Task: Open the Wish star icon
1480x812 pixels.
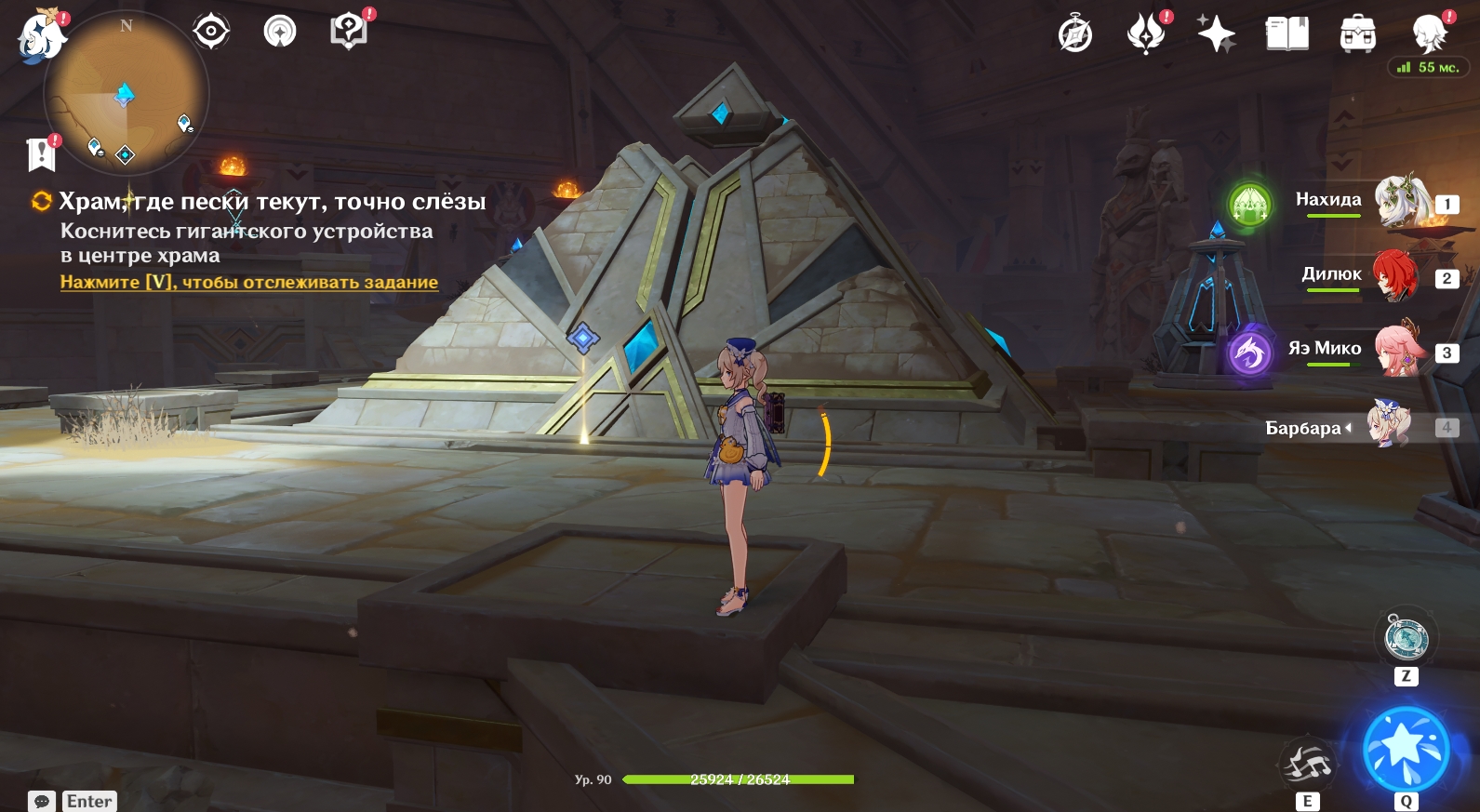Action: point(1216,34)
